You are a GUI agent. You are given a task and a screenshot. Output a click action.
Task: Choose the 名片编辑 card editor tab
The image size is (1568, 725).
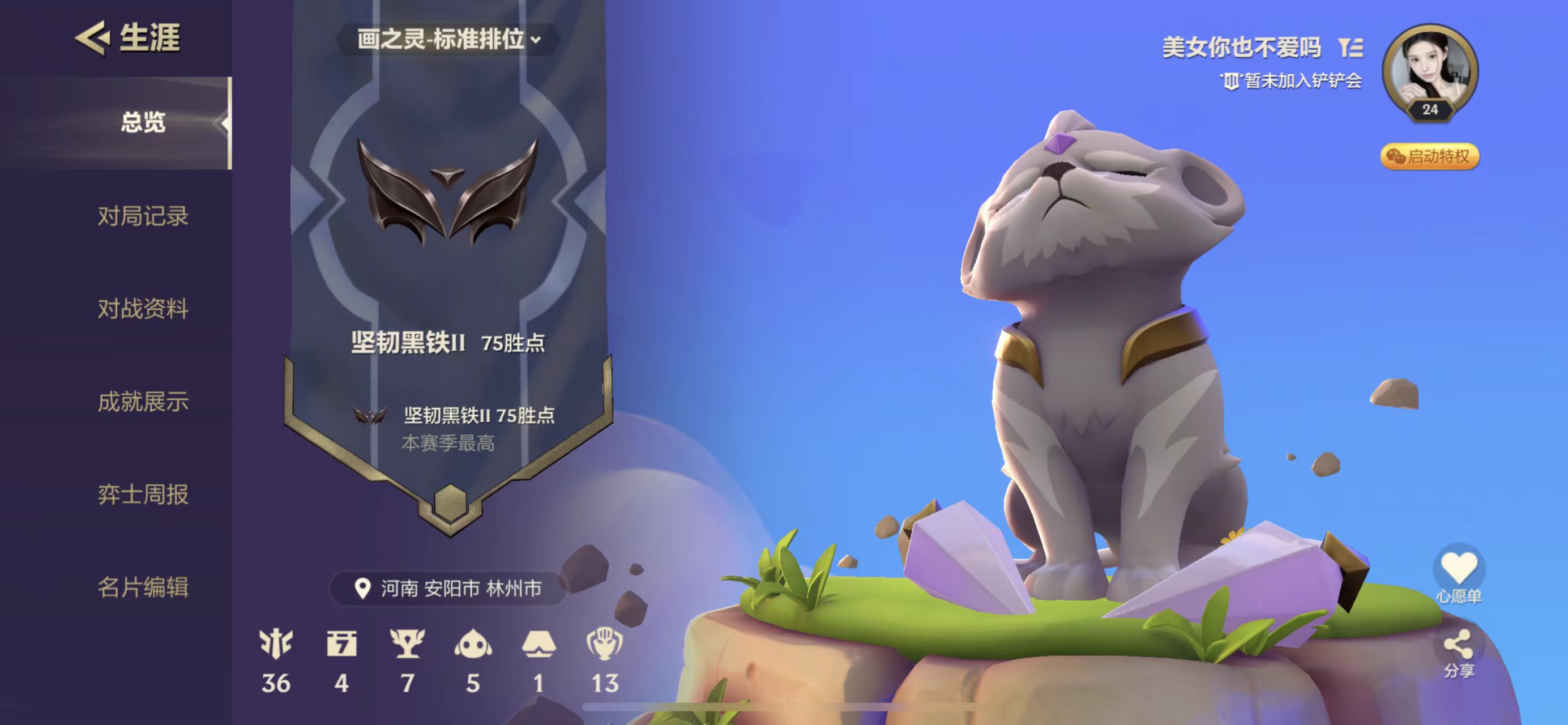tap(143, 587)
